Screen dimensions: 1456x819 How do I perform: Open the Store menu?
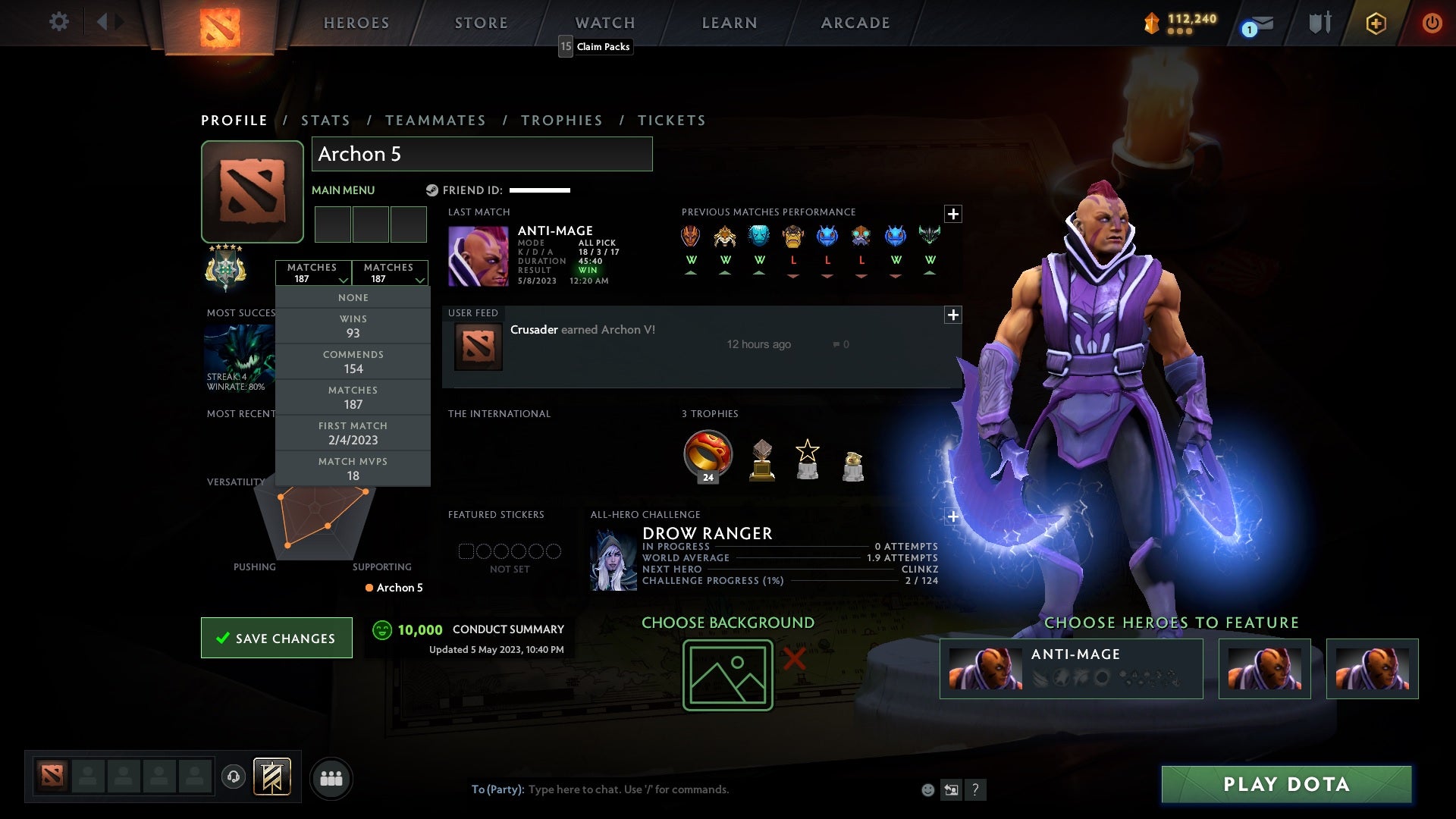[x=481, y=23]
